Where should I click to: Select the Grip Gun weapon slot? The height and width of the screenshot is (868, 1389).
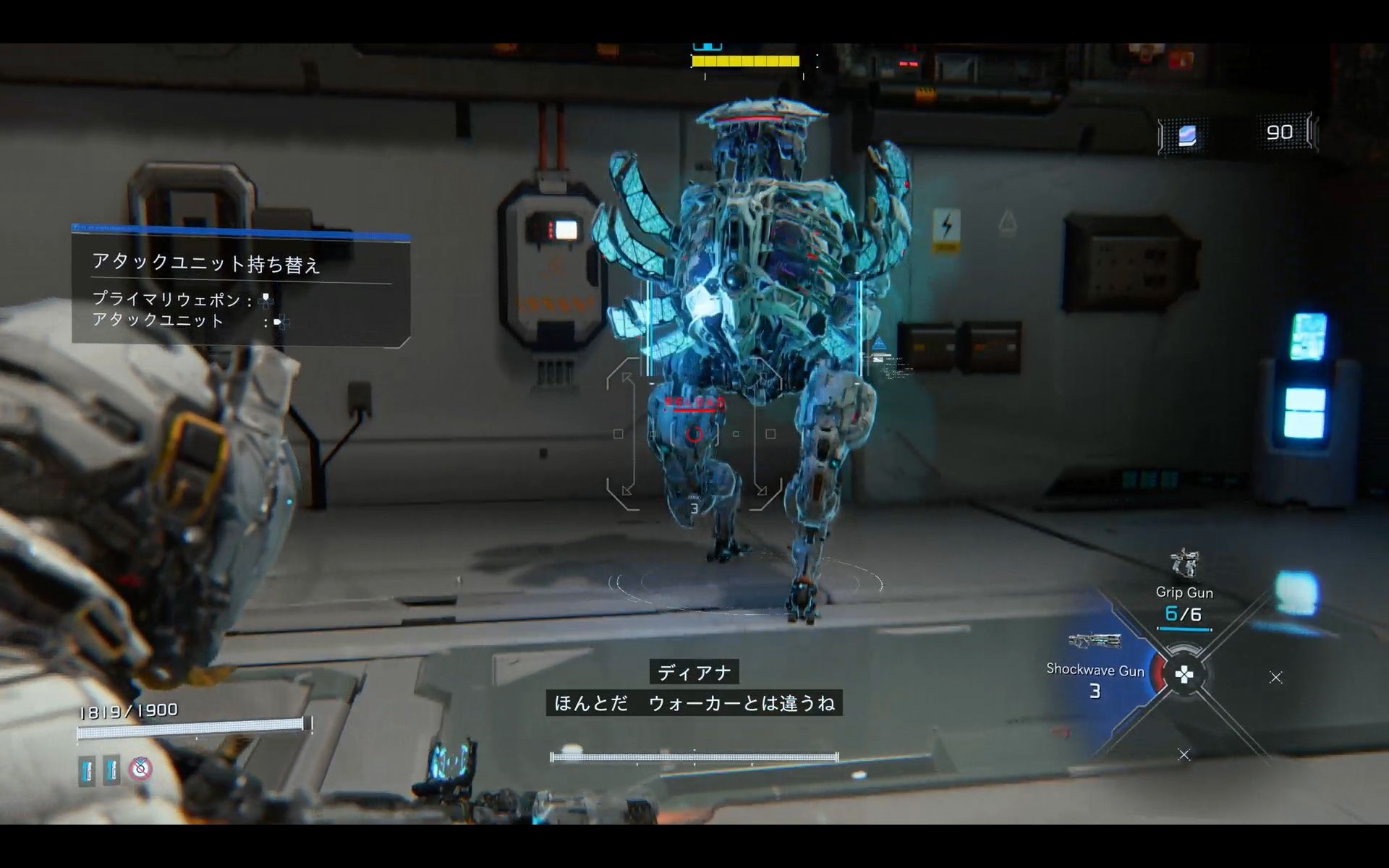[1184, 590]
